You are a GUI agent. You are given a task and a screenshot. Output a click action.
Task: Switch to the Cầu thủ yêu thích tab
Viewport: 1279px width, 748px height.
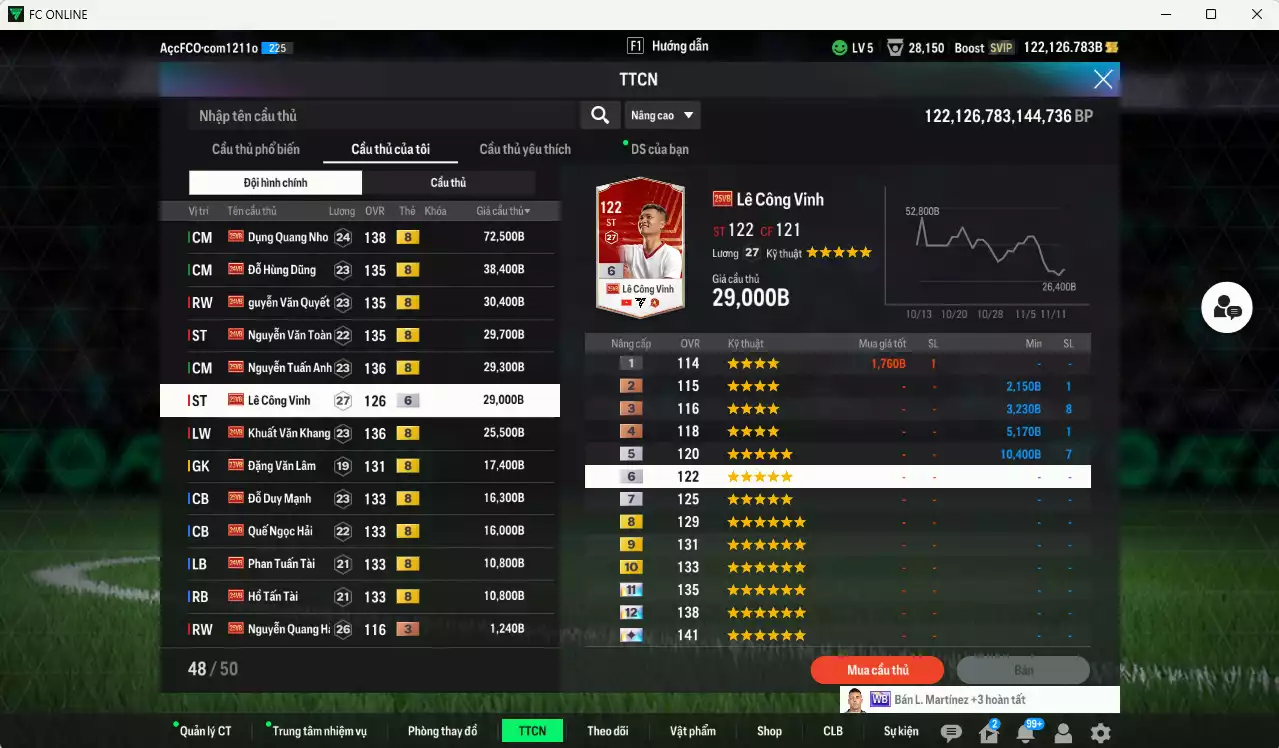525,150
